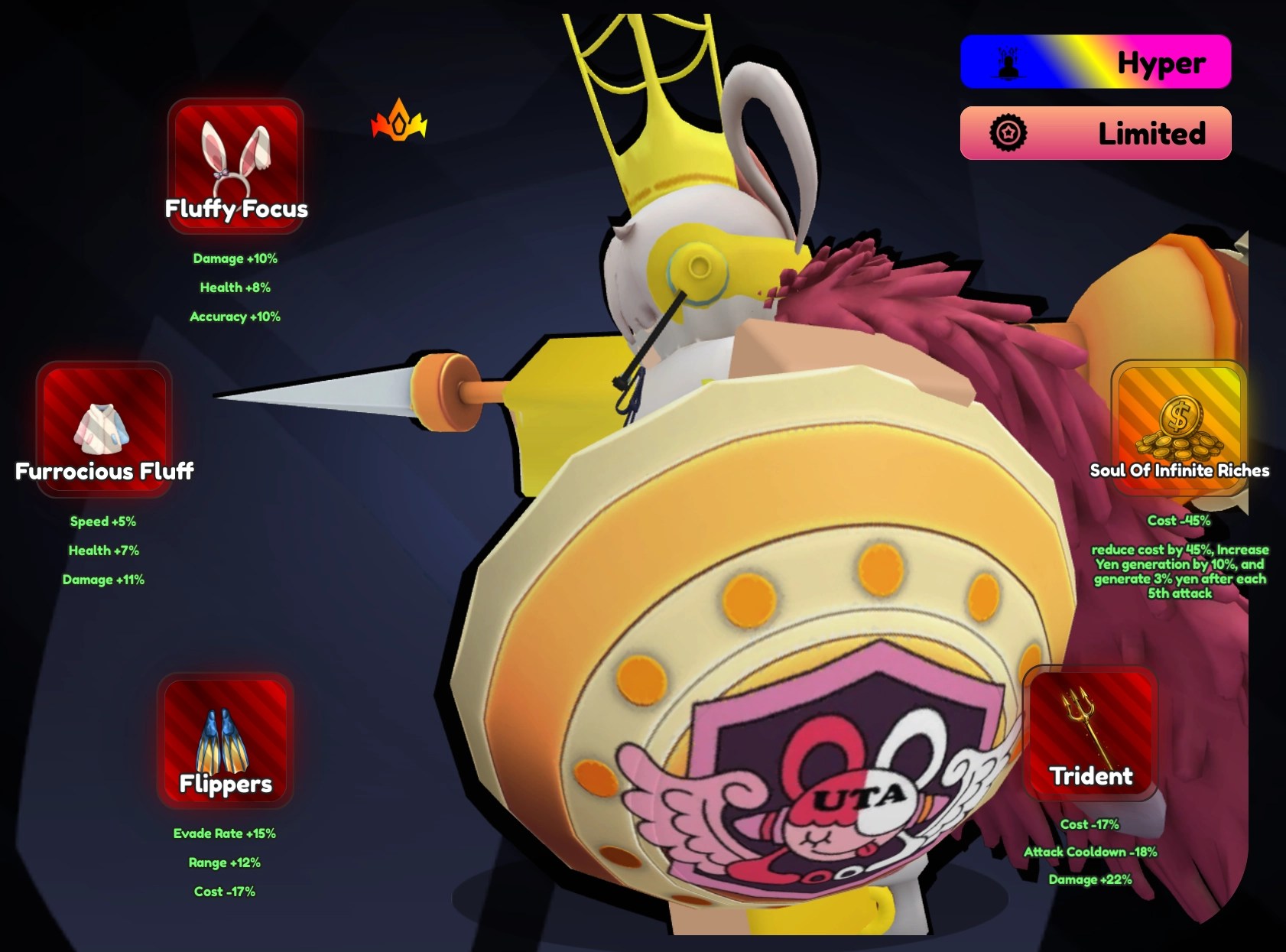Collapse the Flippers stat list
The image size is (1286, 952).
pos(225,862)
